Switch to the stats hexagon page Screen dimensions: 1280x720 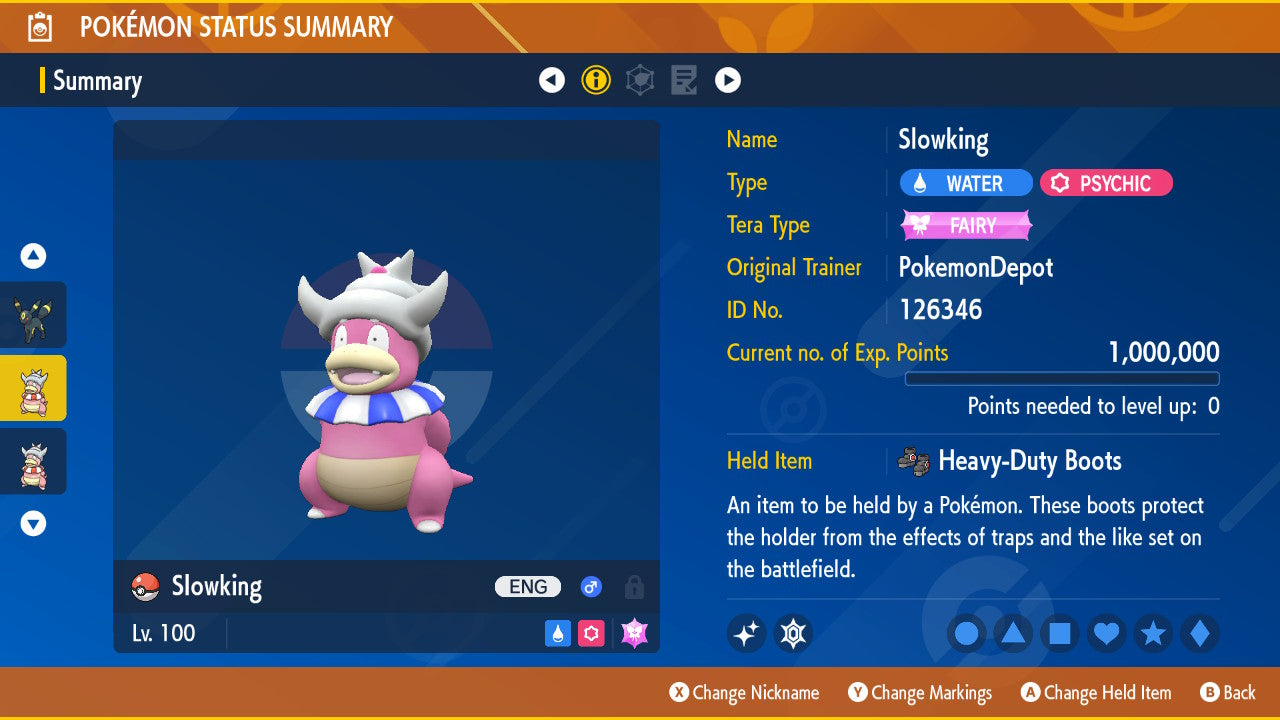(640, 80)
